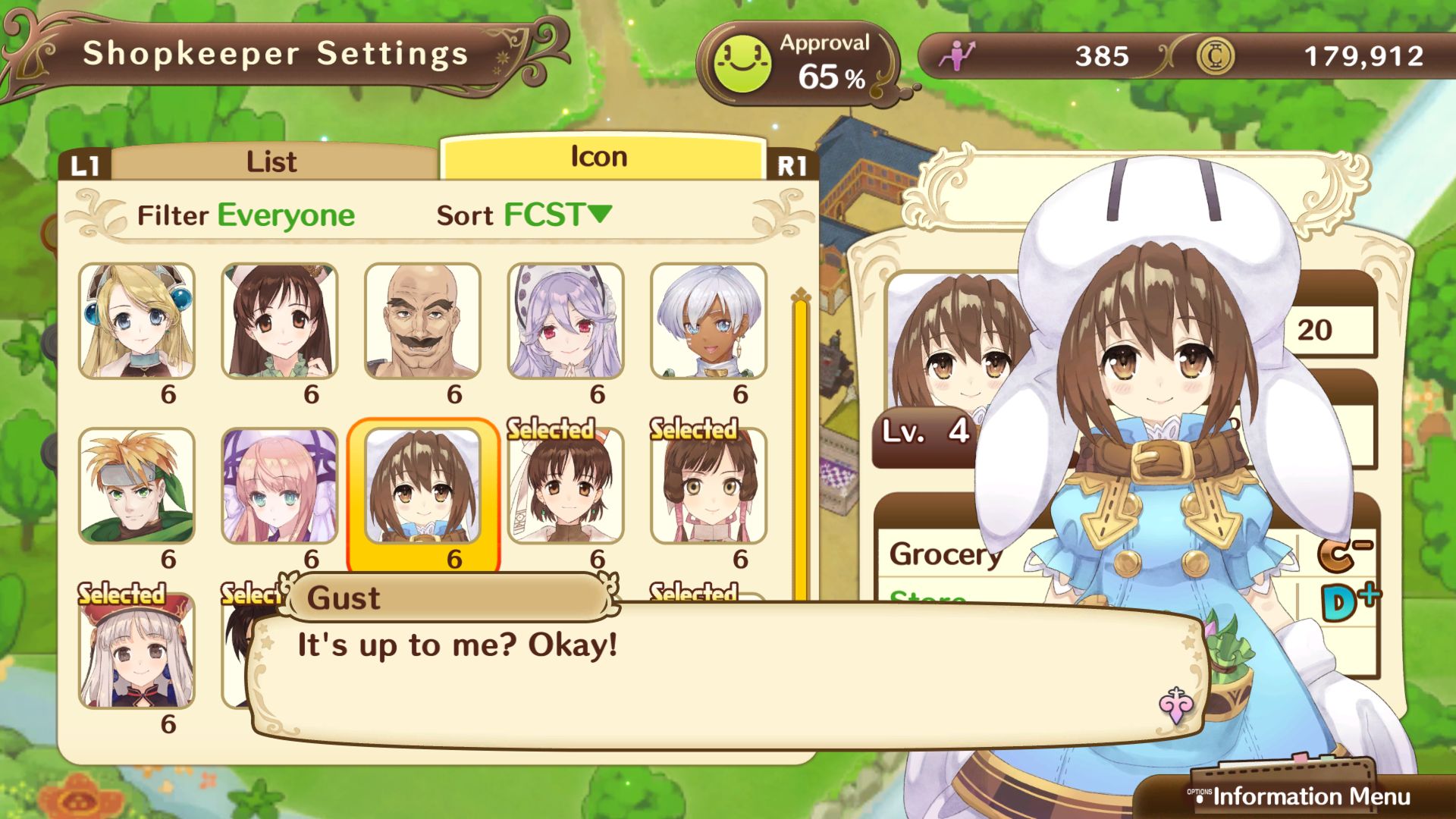Image resolution: width=1456 pixels, height=819 pixels.
Task: Click the gold coin currency icon
Action: tap(1218, 57)
